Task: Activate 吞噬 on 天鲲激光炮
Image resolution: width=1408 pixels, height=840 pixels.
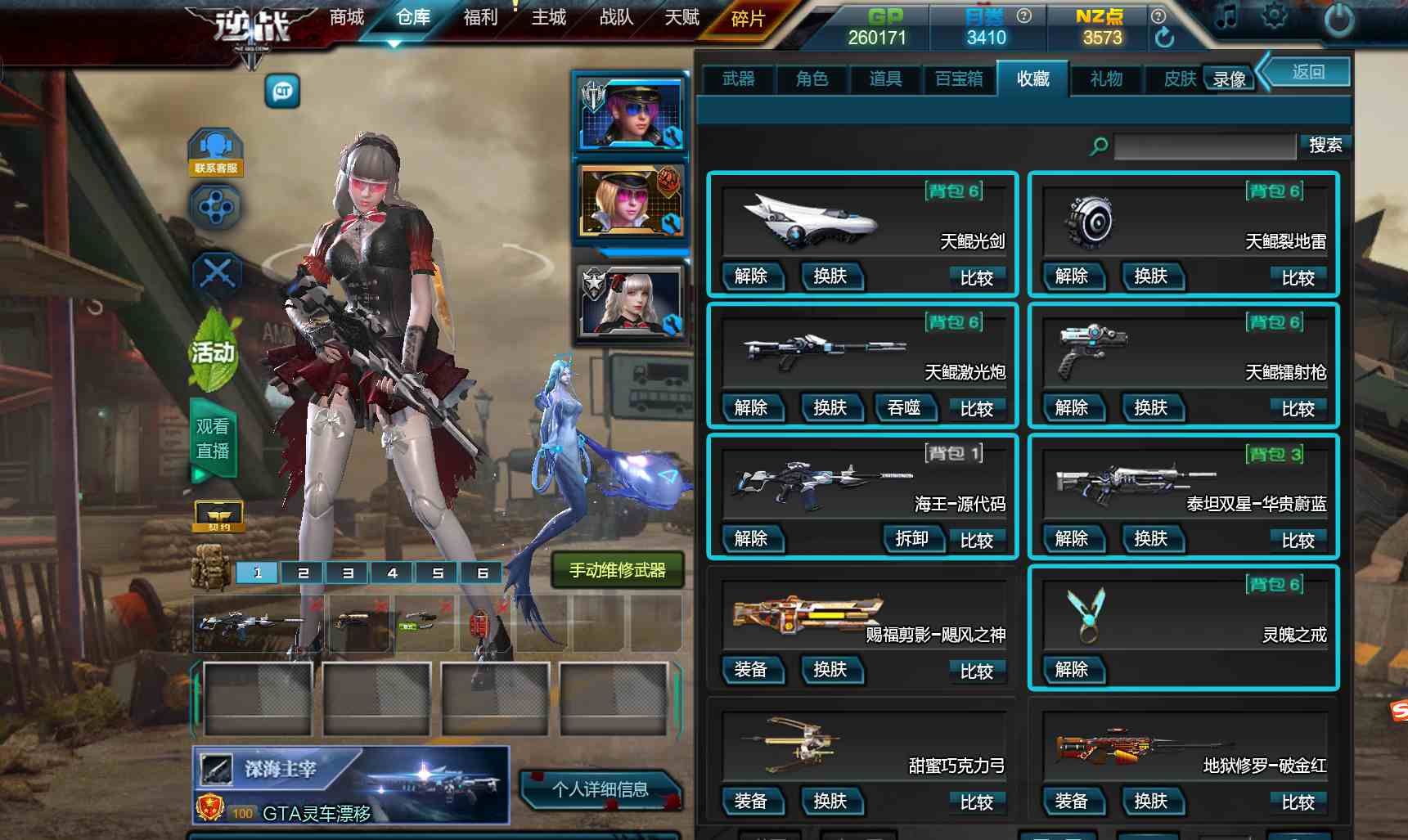Action: tap(904, 407)
